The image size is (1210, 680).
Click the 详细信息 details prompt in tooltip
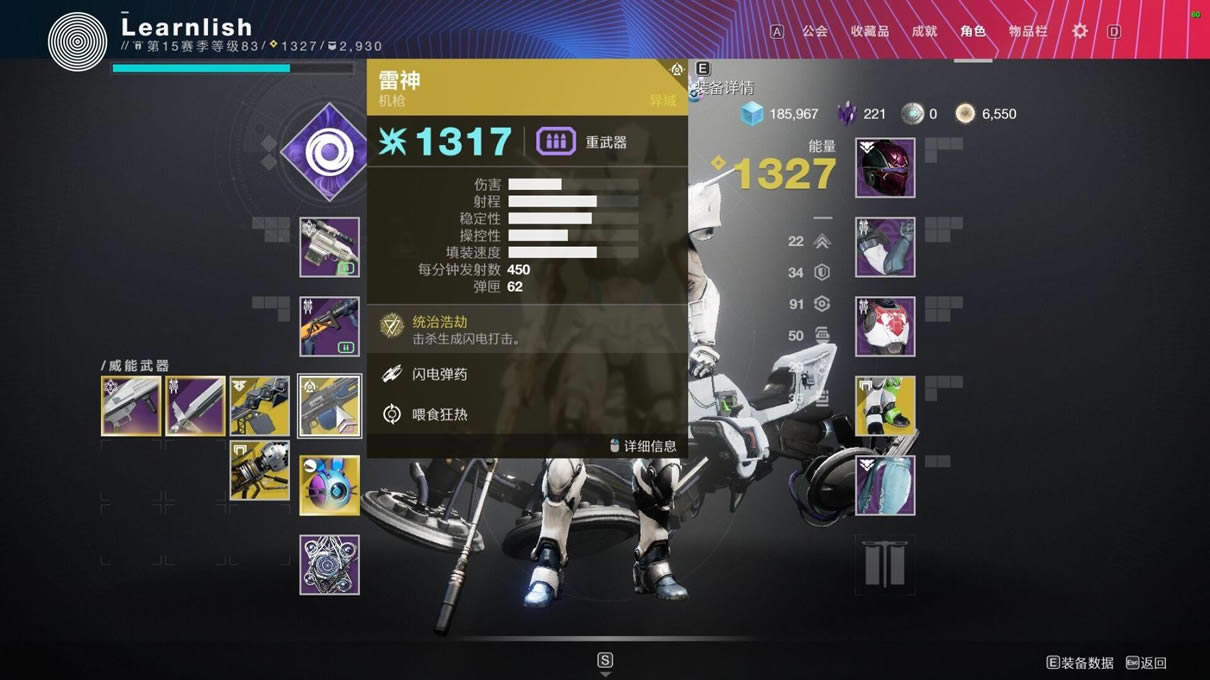(643, 446)
